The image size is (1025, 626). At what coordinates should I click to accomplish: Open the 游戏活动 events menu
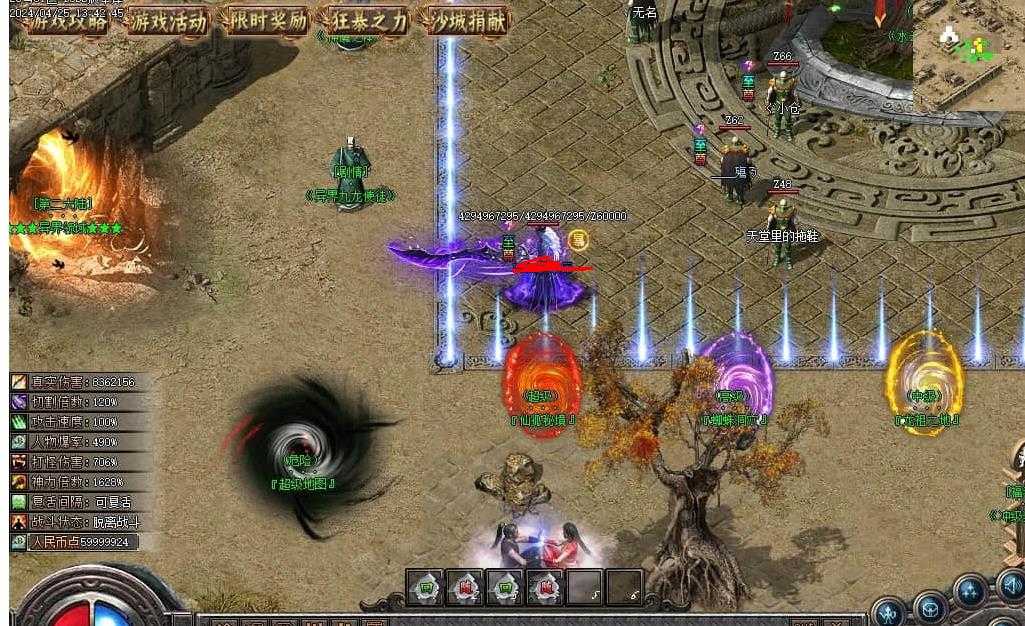point(169,21)
